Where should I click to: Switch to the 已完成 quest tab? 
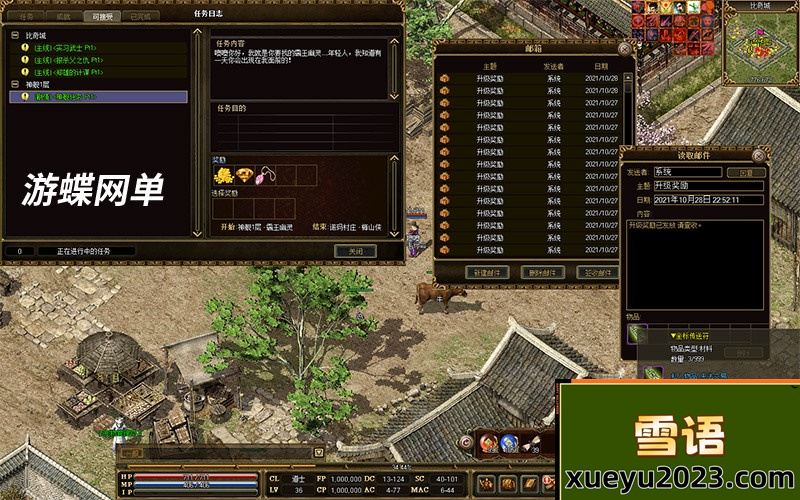click(141, 16)
